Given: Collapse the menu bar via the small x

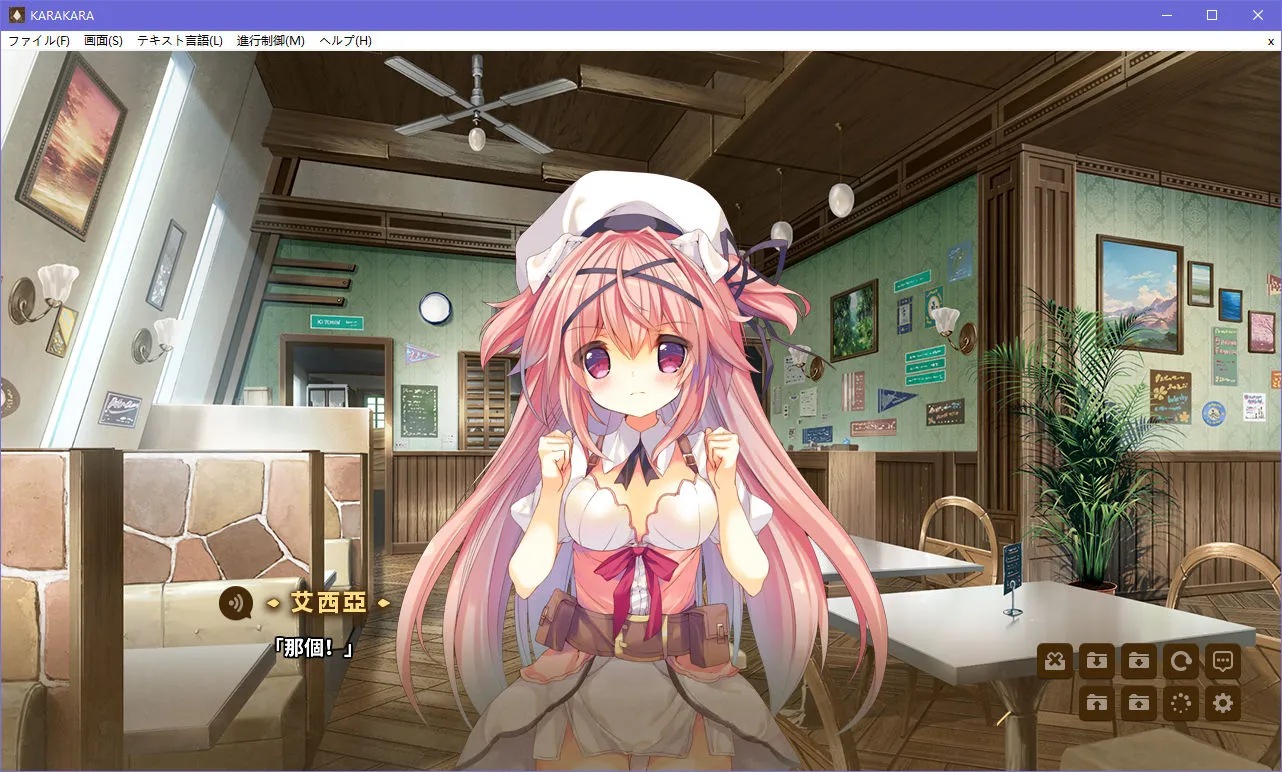Looking at the screenshot, I should (1271, 40).
